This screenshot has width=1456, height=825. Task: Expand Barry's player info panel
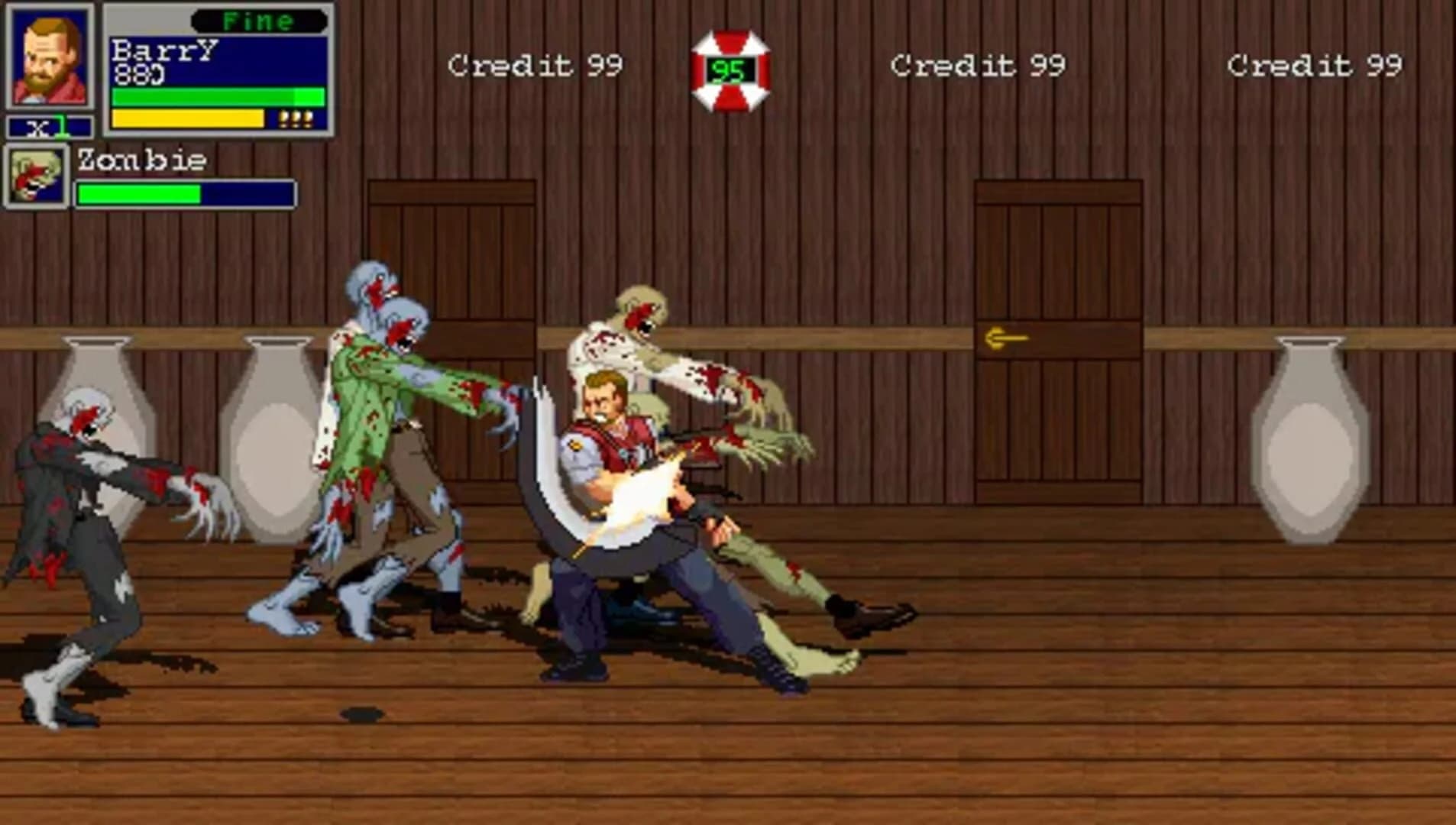218,69
